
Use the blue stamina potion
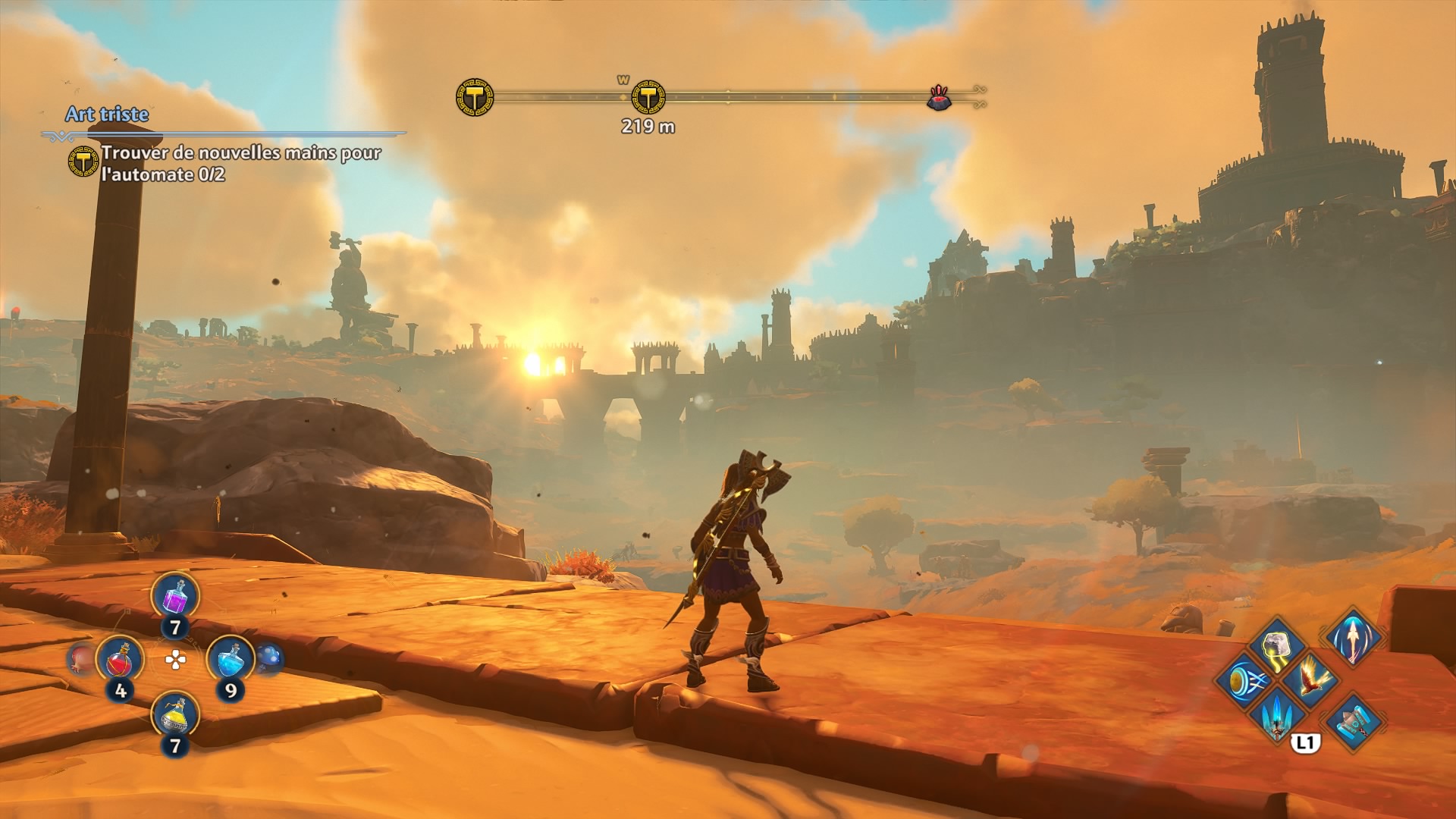(231, 659)
